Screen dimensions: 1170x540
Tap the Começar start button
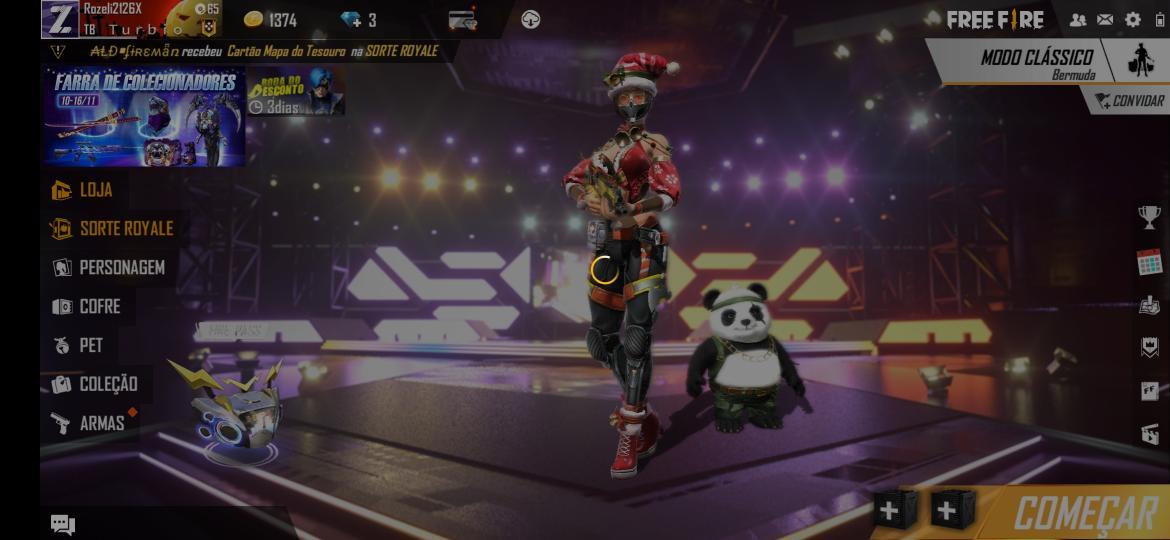coord(1084,513)
